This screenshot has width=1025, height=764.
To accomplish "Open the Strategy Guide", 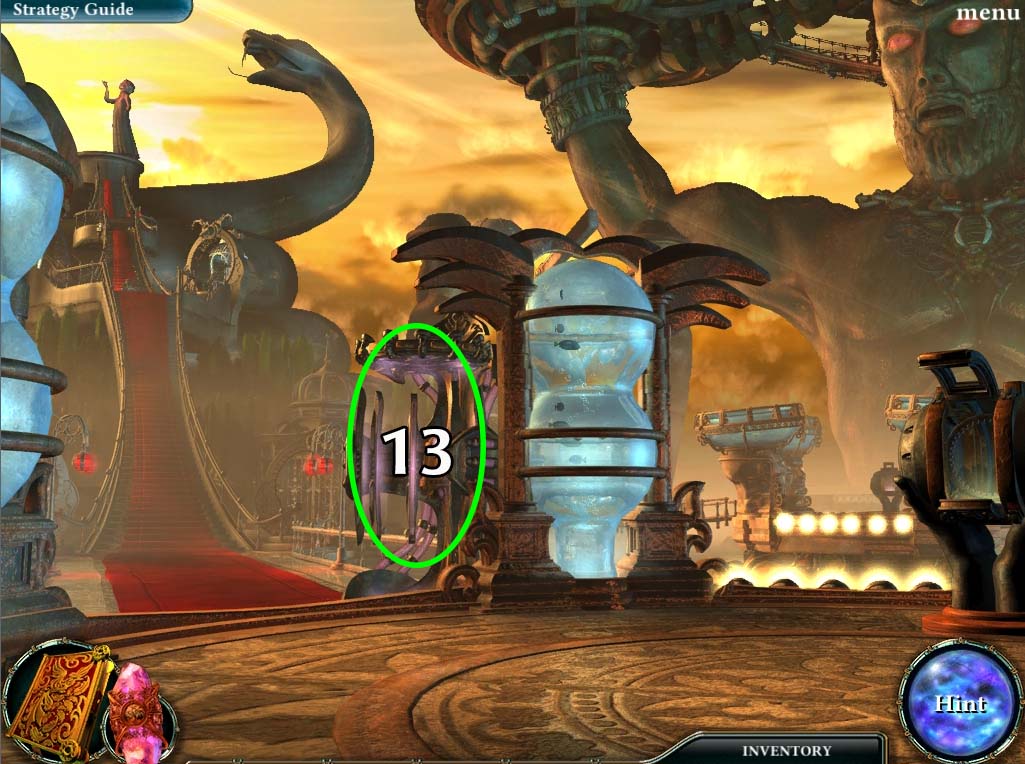I will click(x=73, y=10).
